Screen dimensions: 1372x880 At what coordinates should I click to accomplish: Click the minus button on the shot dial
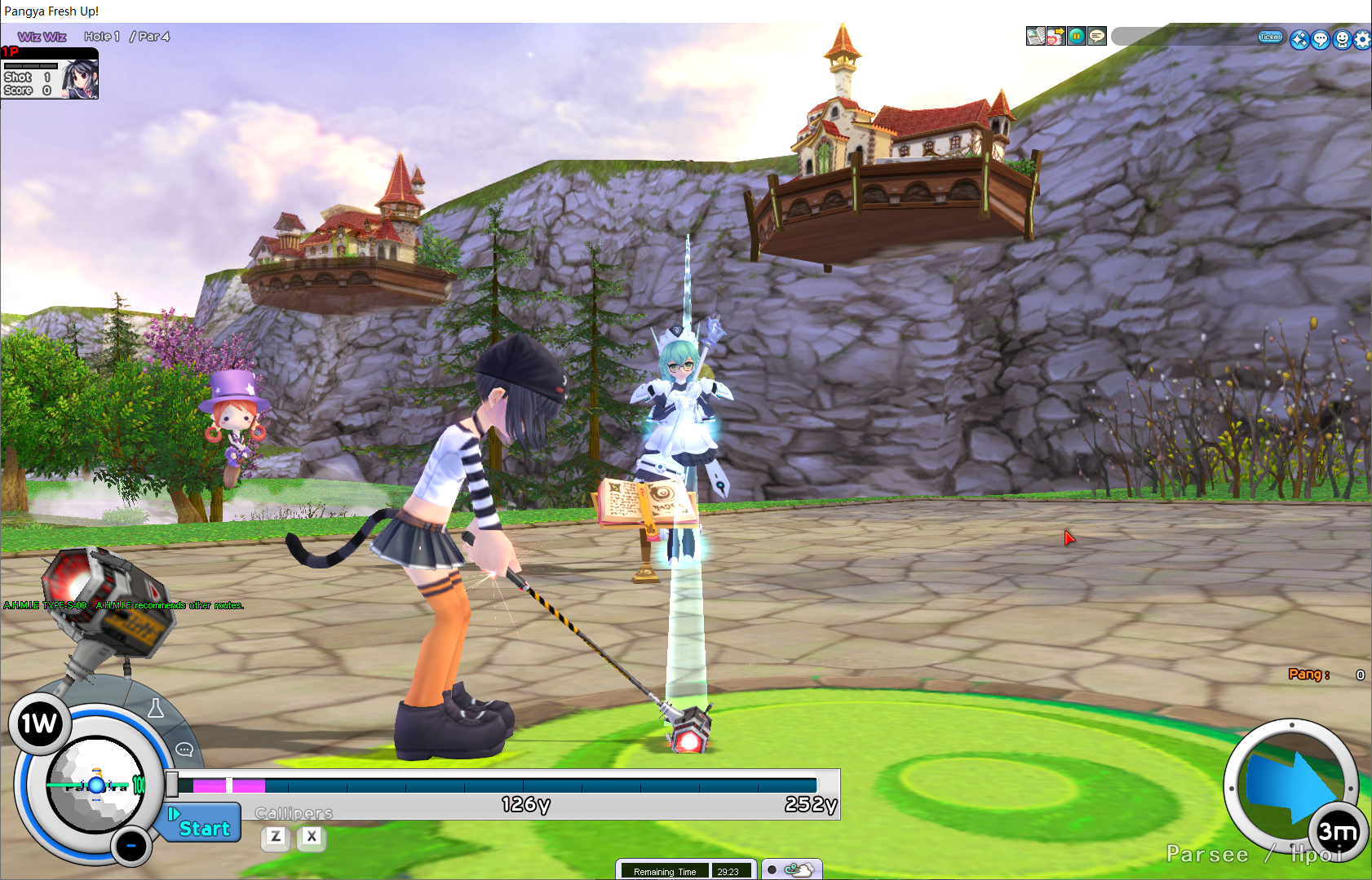(x=131, y=846)
